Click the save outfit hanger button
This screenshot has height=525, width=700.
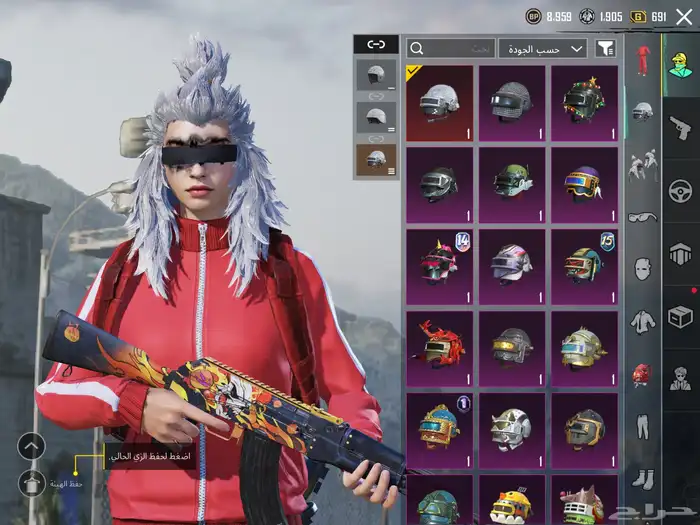click(x=32, y=483)
